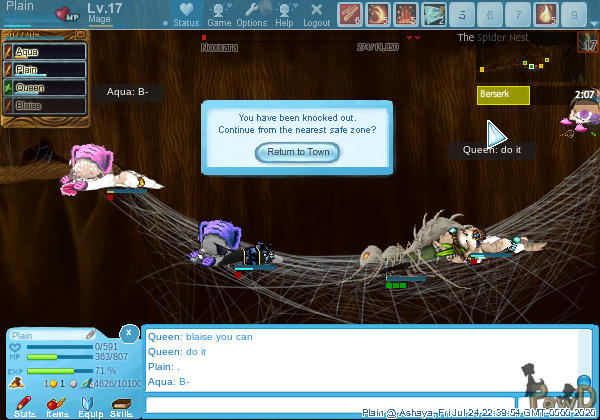The image size is (600, 420).
Task: Show the Help menu
Action: tap(284, 14)
